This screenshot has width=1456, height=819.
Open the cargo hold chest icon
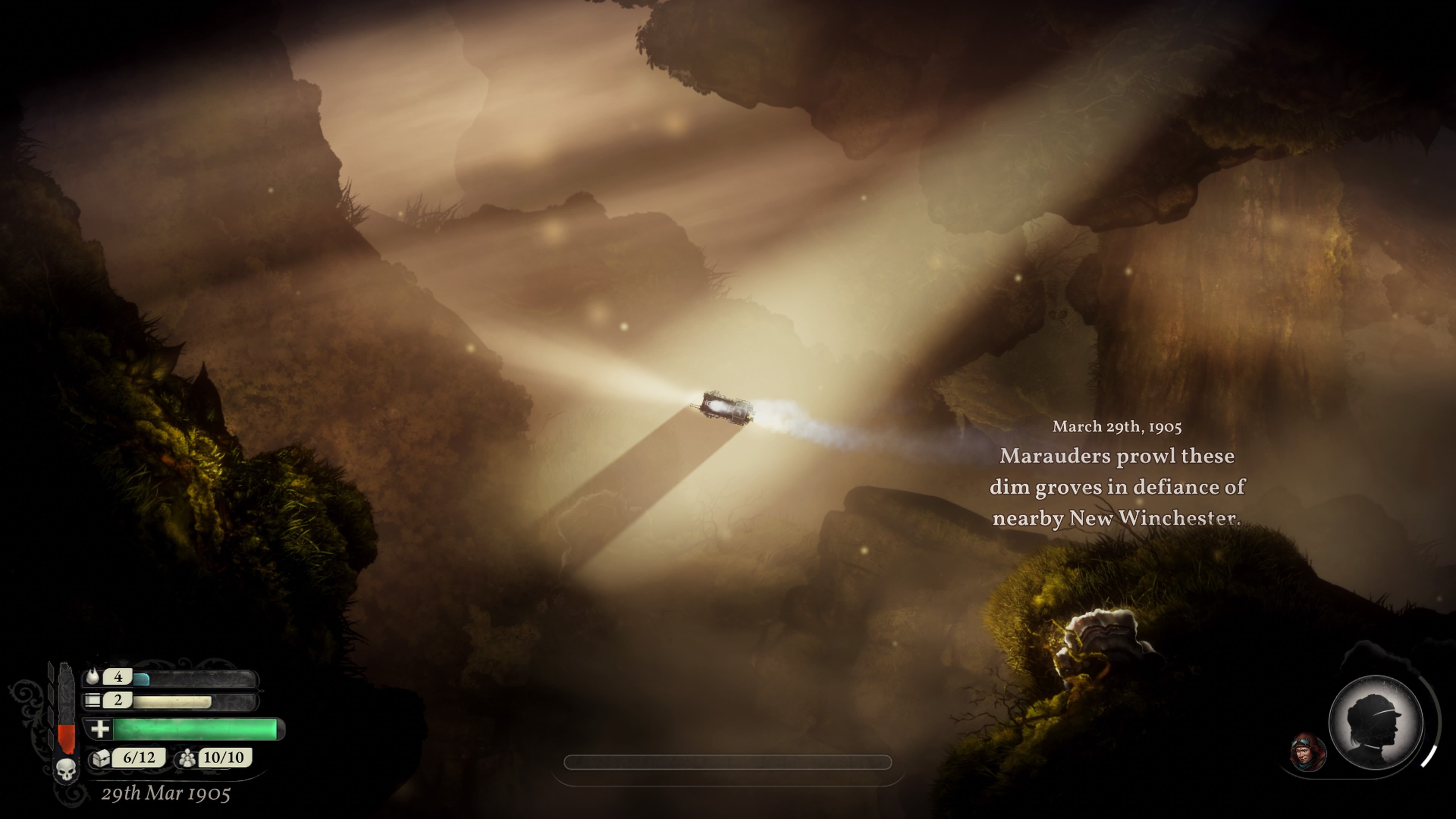[101, 758]
